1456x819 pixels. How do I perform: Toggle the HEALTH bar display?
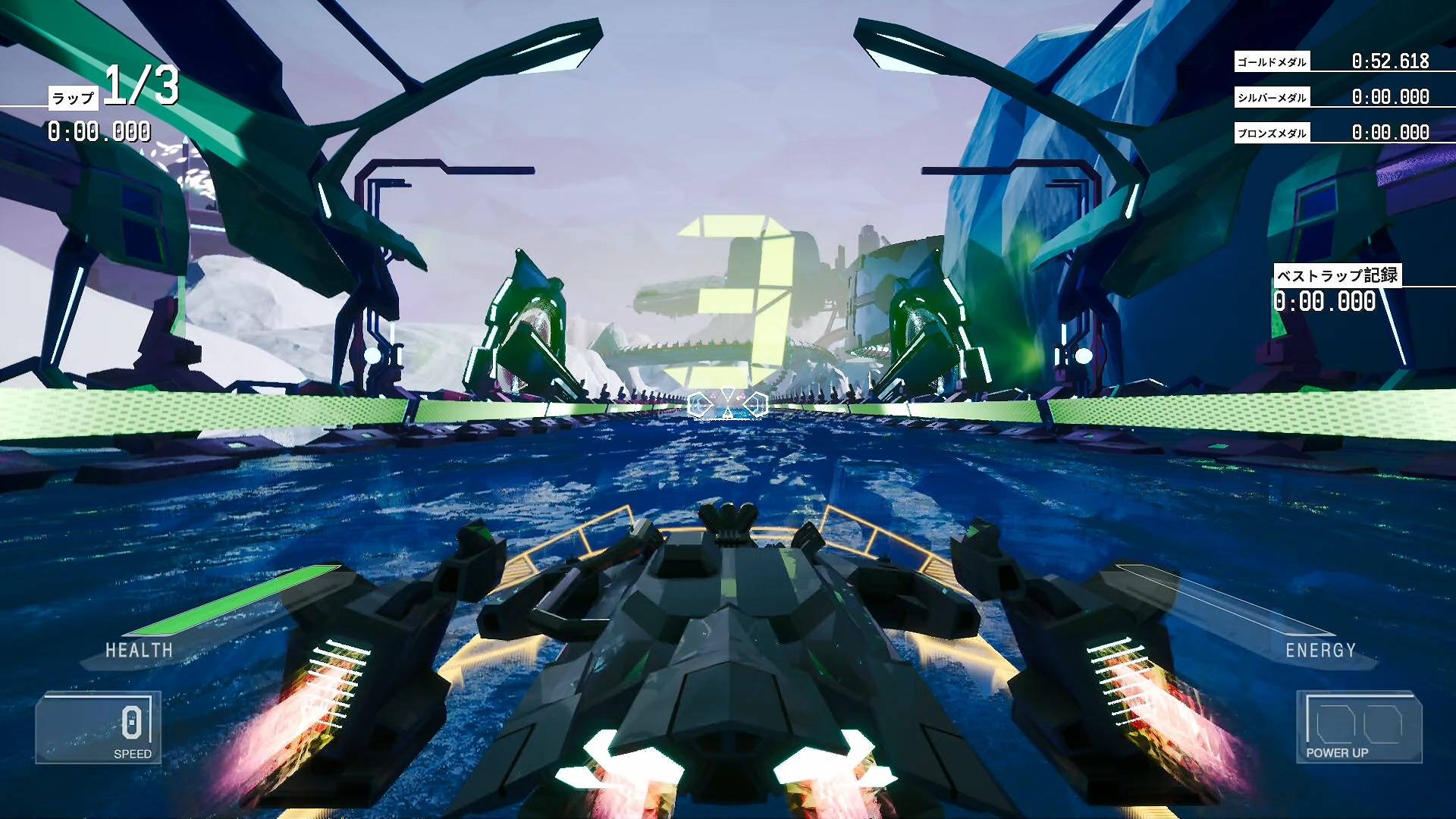click(140, 649)
